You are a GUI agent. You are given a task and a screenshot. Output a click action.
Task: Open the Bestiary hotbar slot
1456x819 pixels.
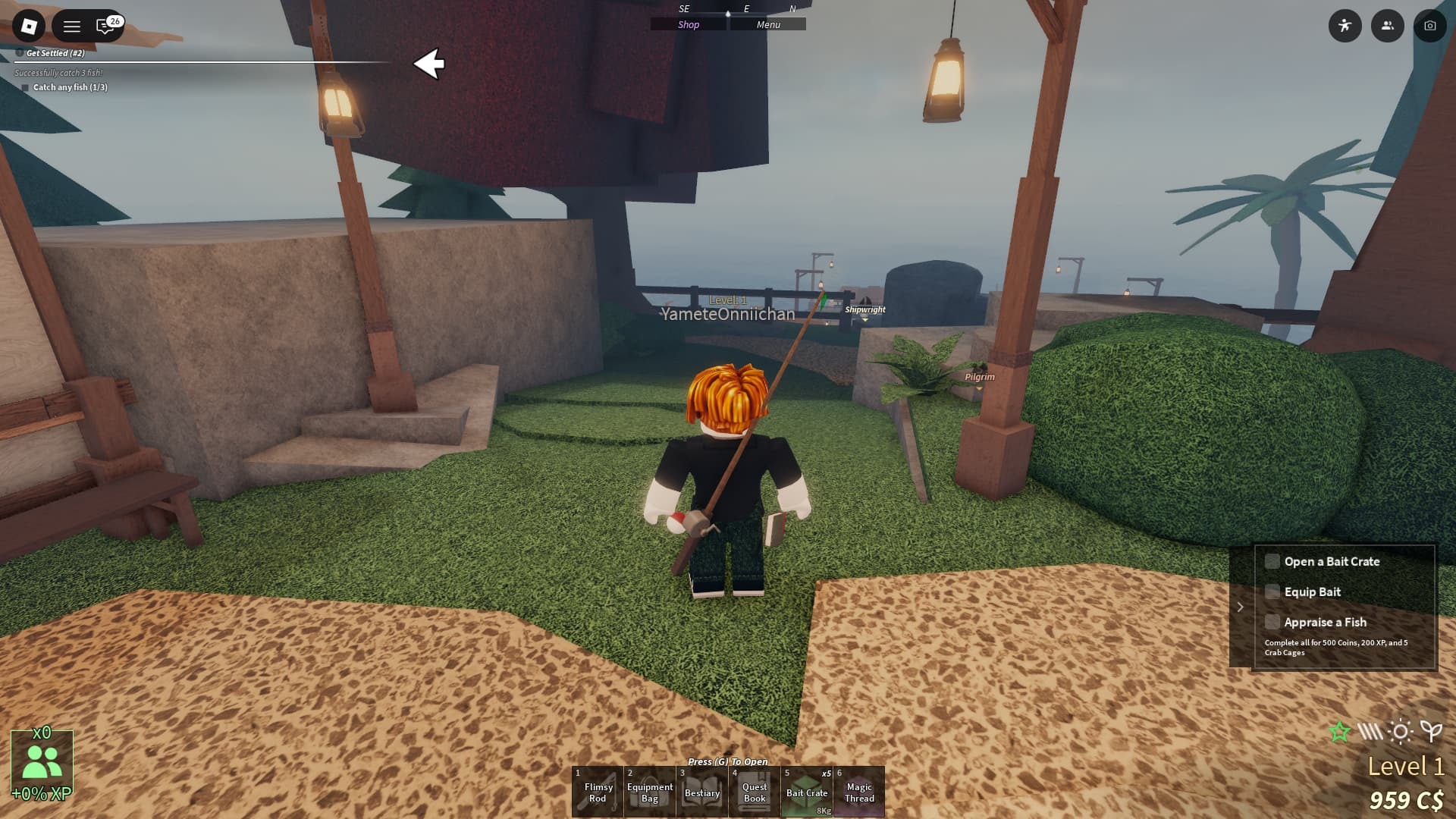point(702,792)
